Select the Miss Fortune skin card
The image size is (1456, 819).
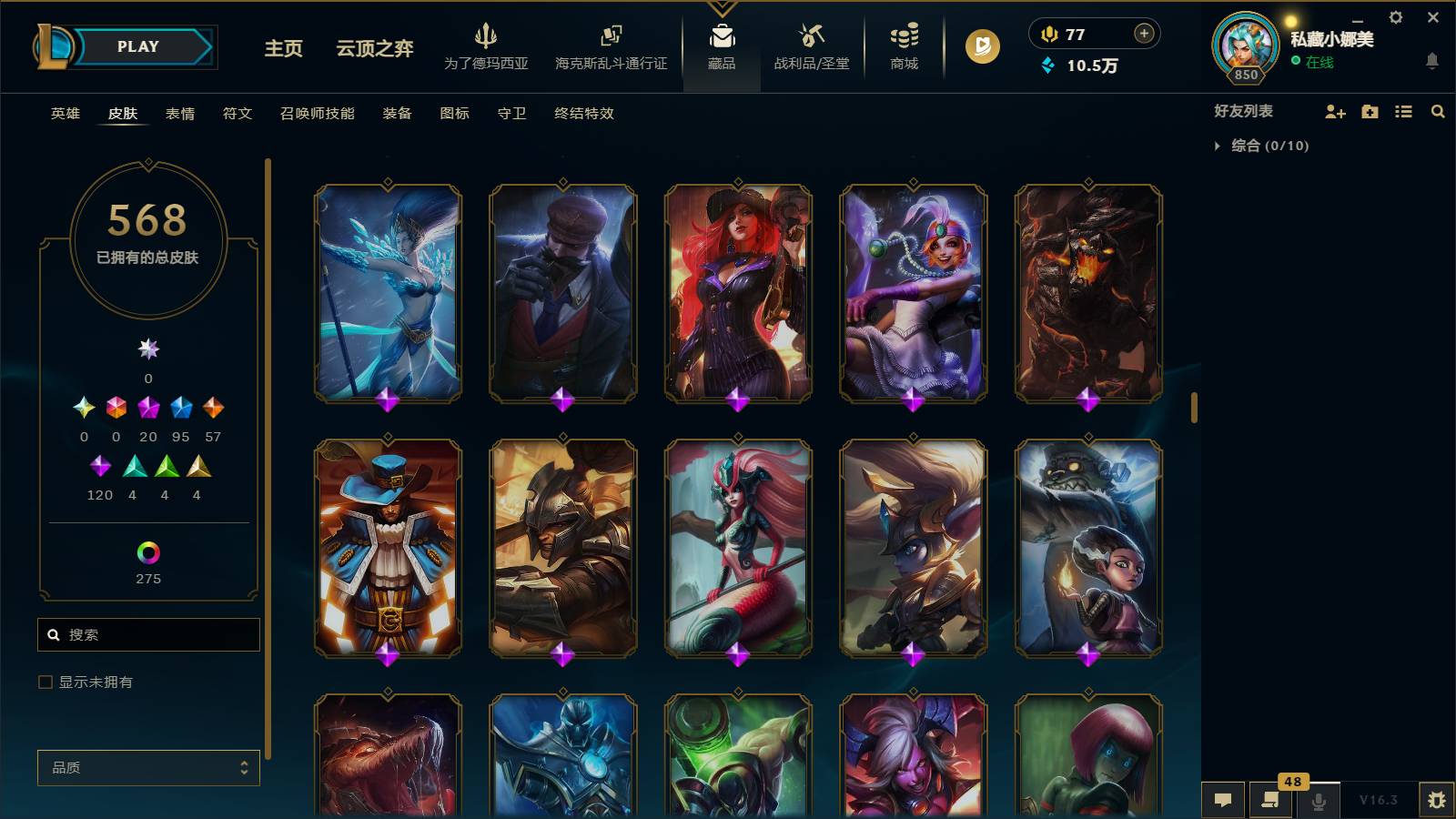737,294
